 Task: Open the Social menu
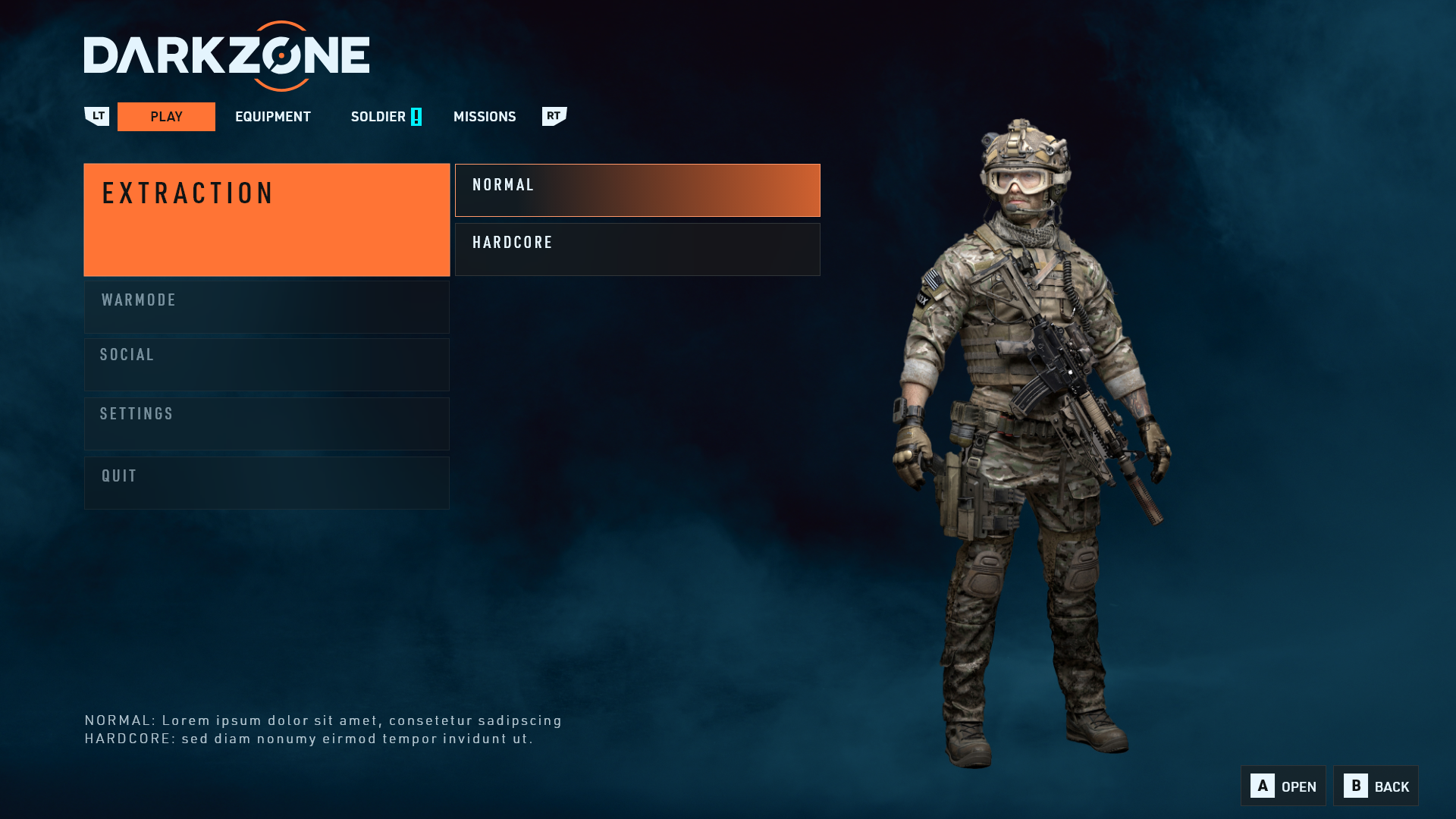pyautogui.click(x=266, y=365)
